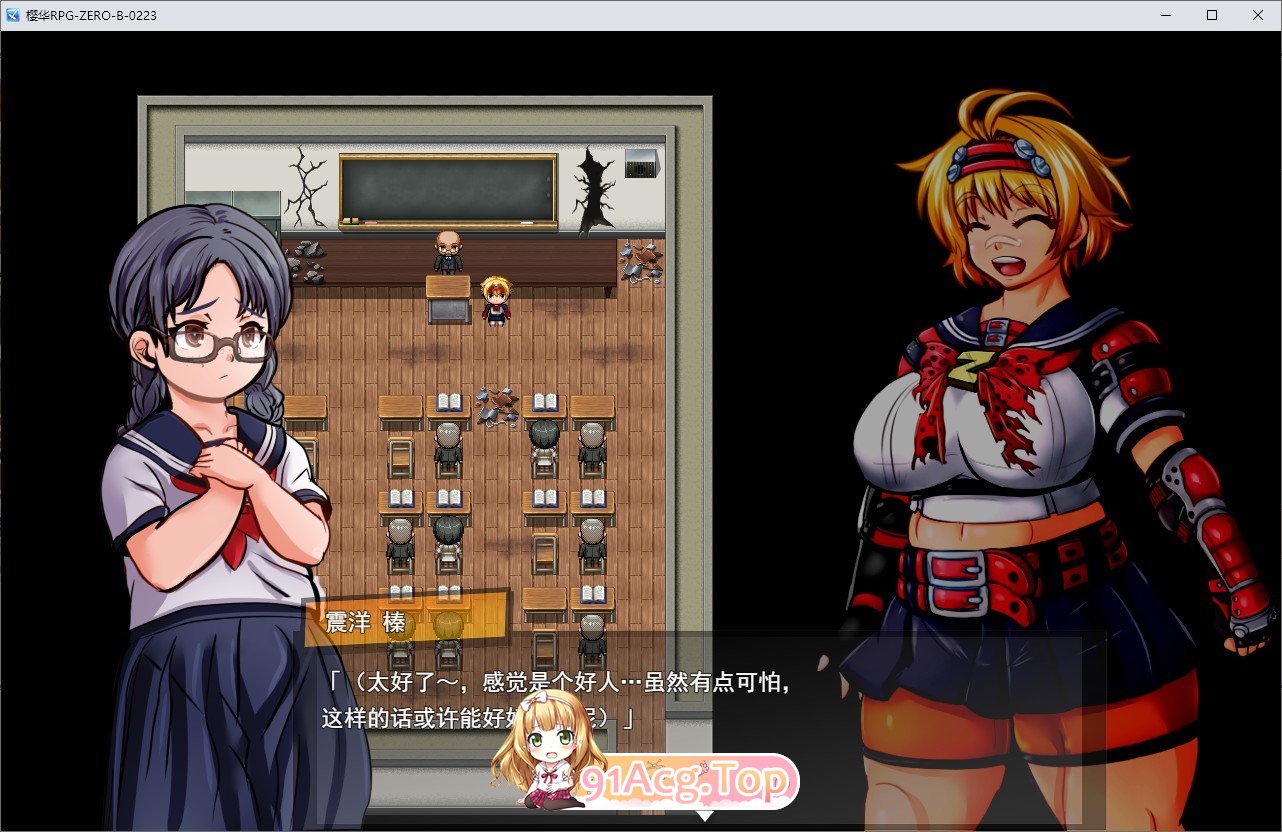1282x832 pixels.
Task: Click the blackboard at the front of classroom
Action: coord(448,188)
